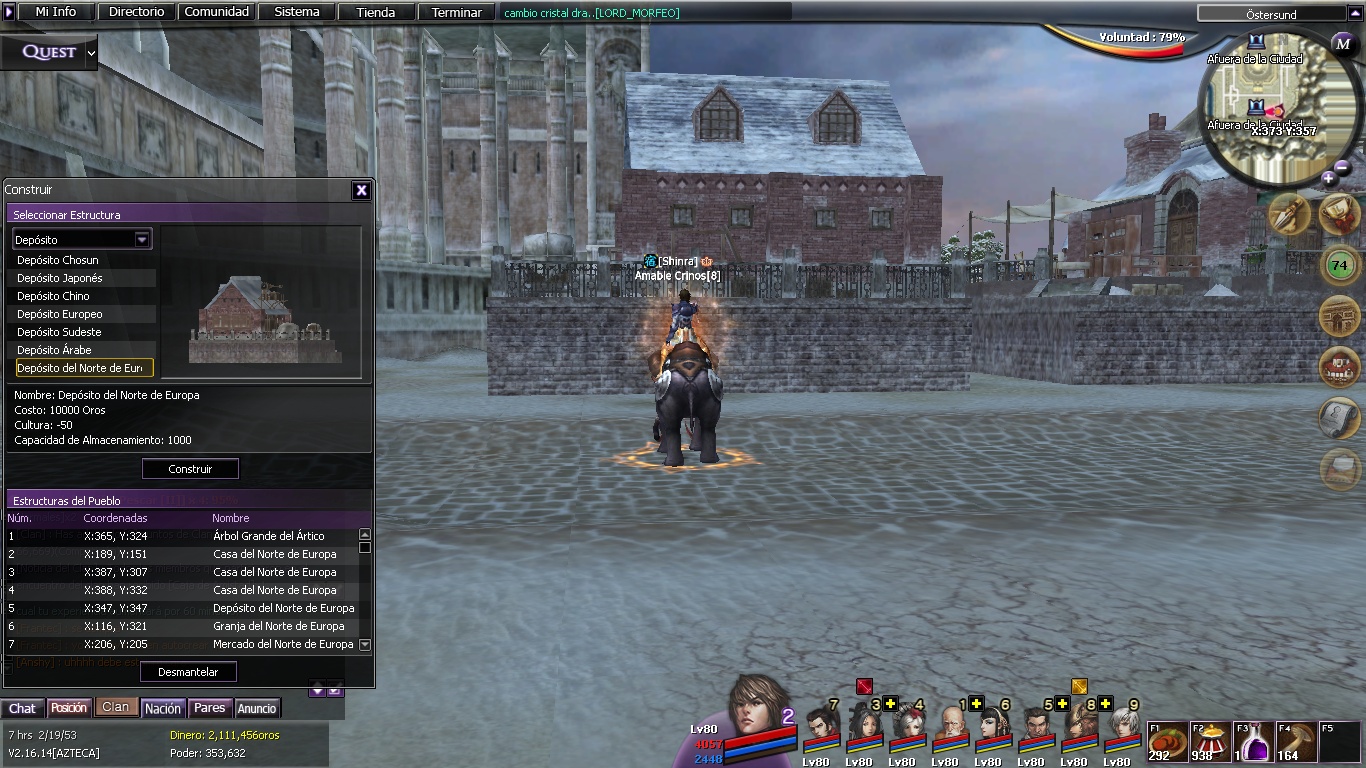This screenshot has width=1366, height=768.
Task: Open the Tienda shop menu
Action: click(376, 12)
